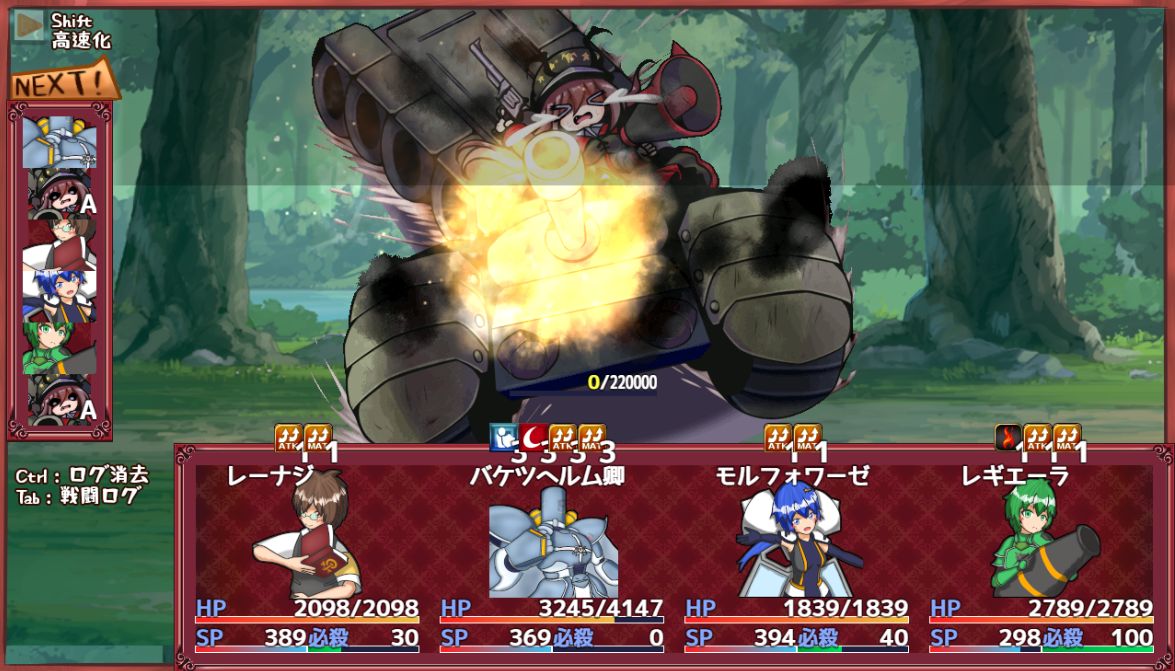Click the blue status icon above バケツヘルム卿
The image size is (1175, 671).
504,437
